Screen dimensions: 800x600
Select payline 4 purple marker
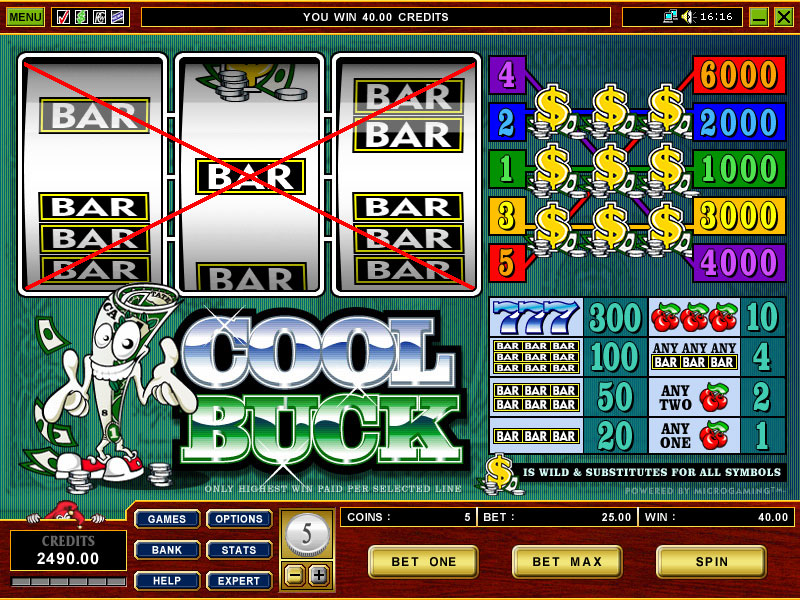(506, 75)
